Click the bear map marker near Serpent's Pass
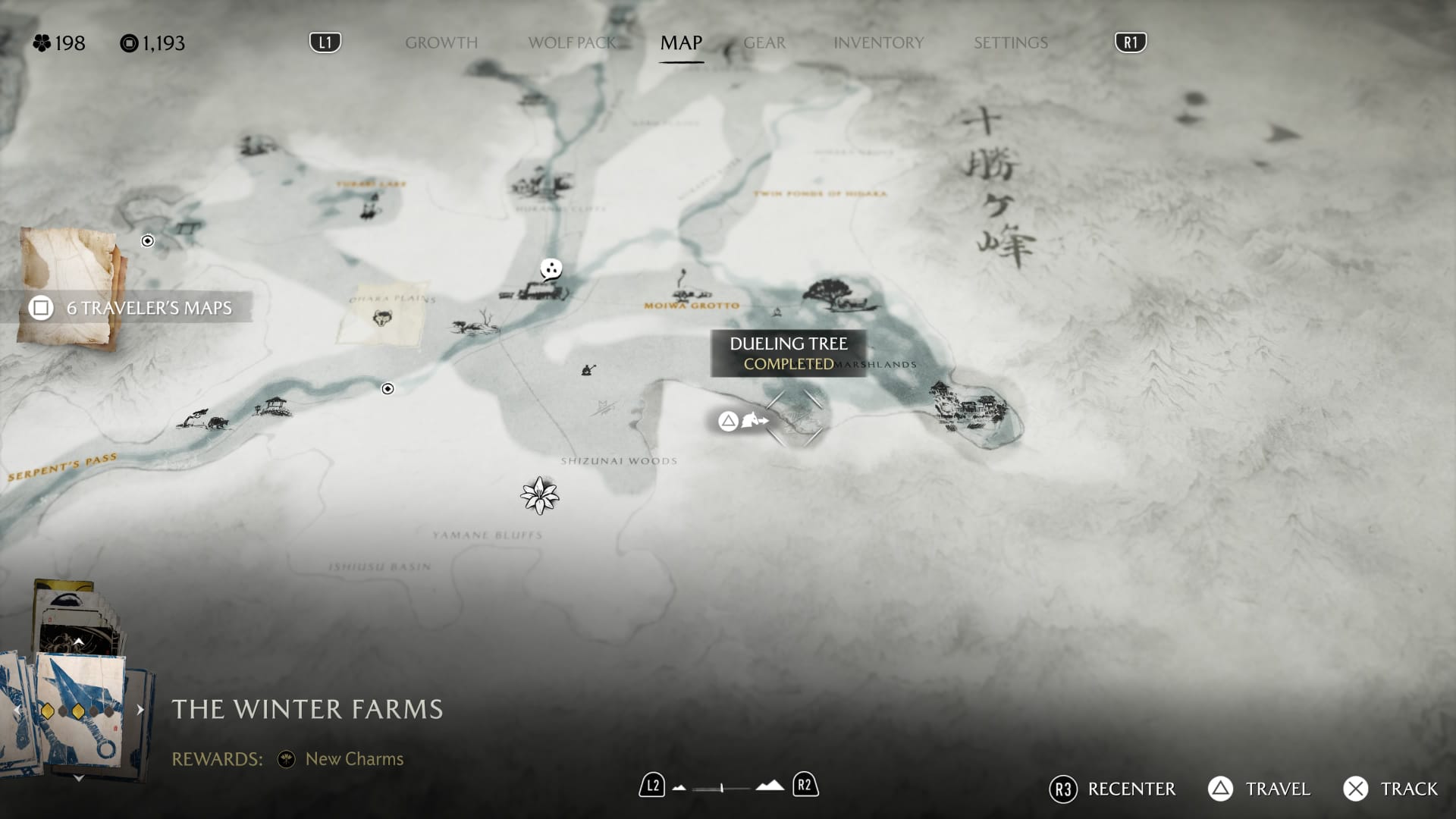 pyautogui.click(x=217, y=422)
